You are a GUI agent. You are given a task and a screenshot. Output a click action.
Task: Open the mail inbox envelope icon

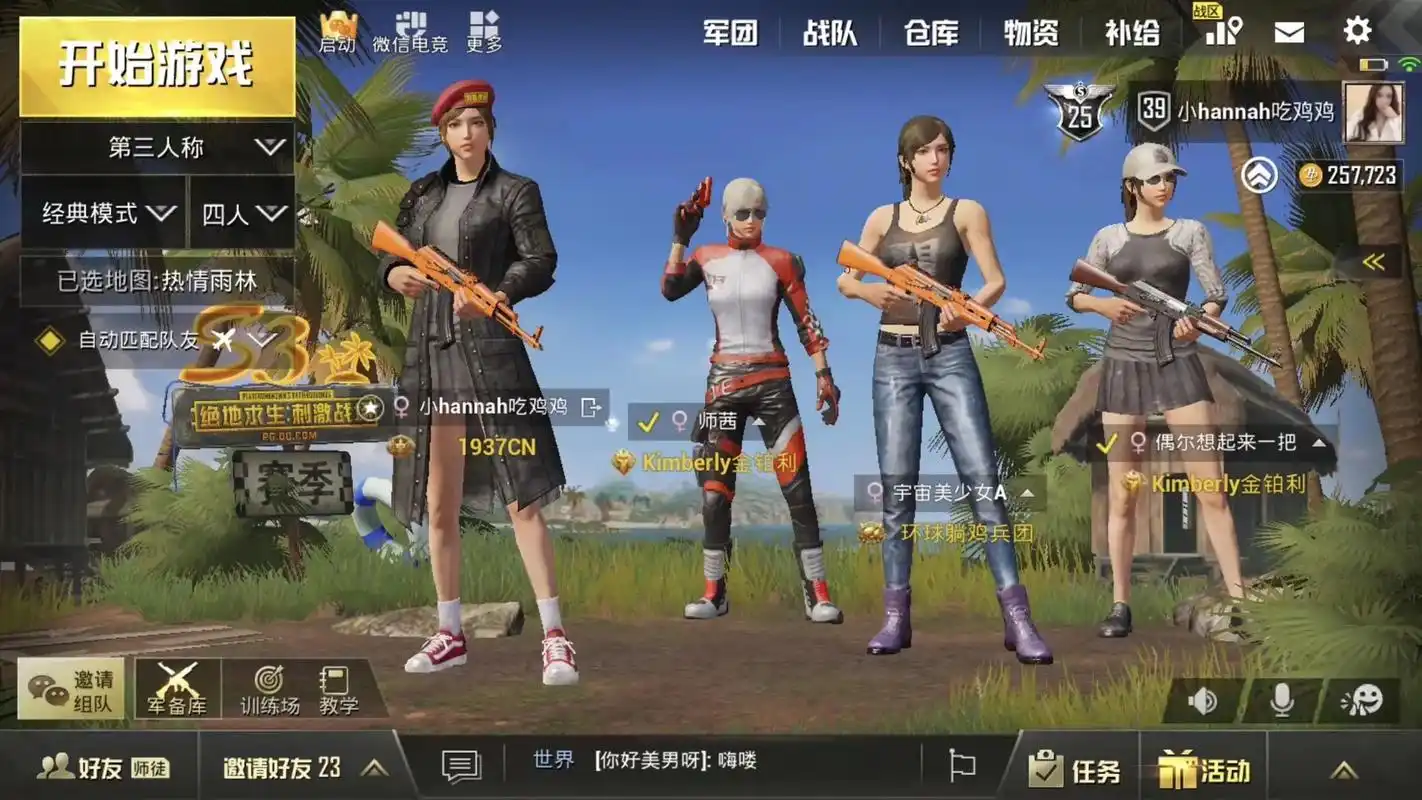(1290, 31)
